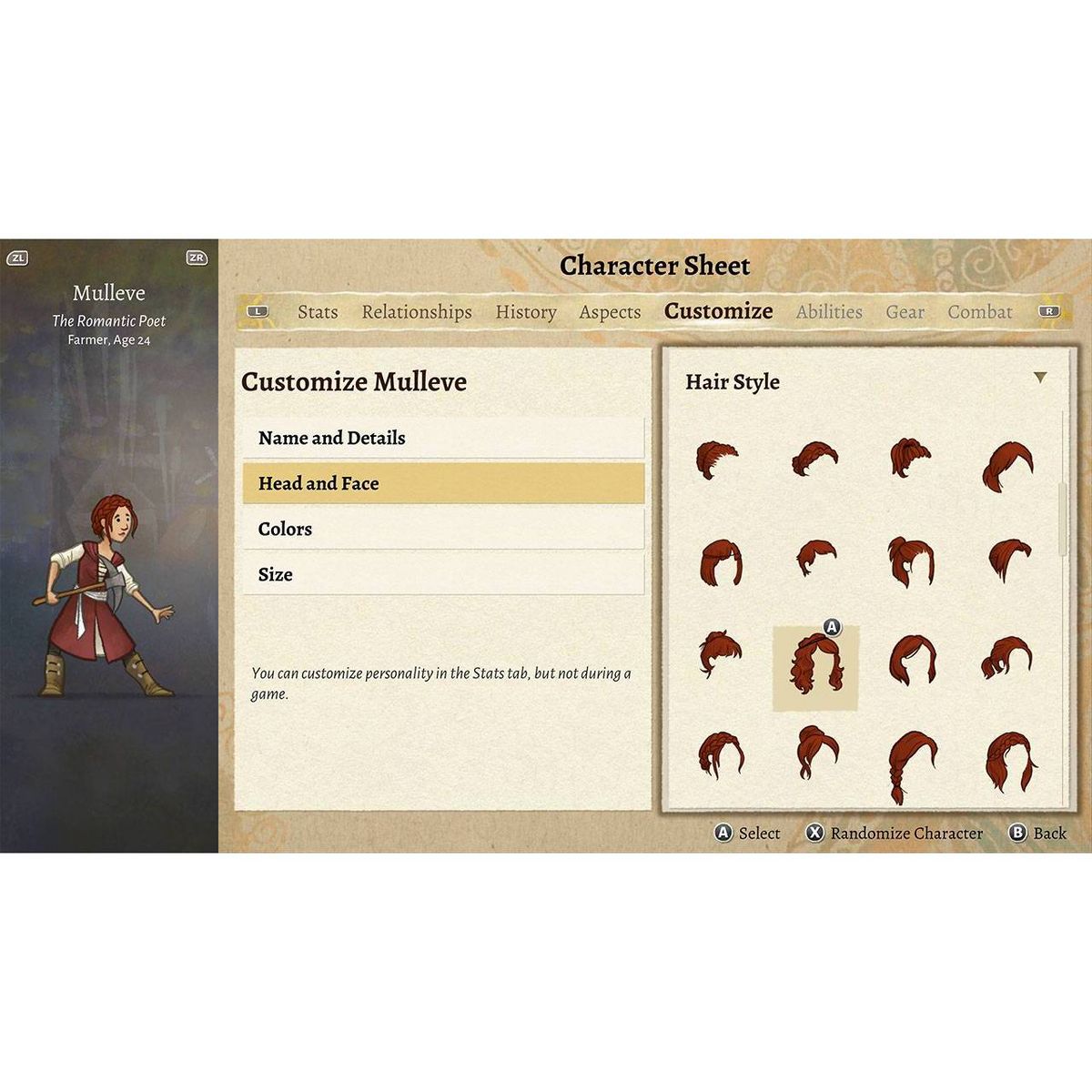This screenshot has height=1092, width=1092.
Task: View the Combat tab
Action: click(980, 311)
